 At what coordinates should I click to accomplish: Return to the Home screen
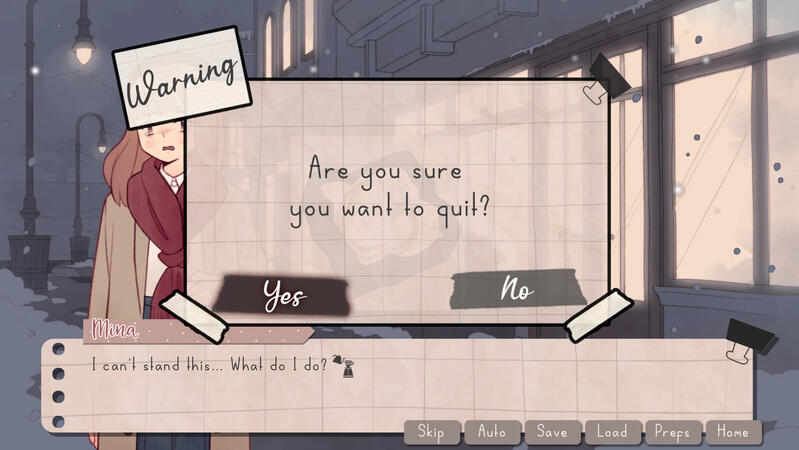[733, 432]
